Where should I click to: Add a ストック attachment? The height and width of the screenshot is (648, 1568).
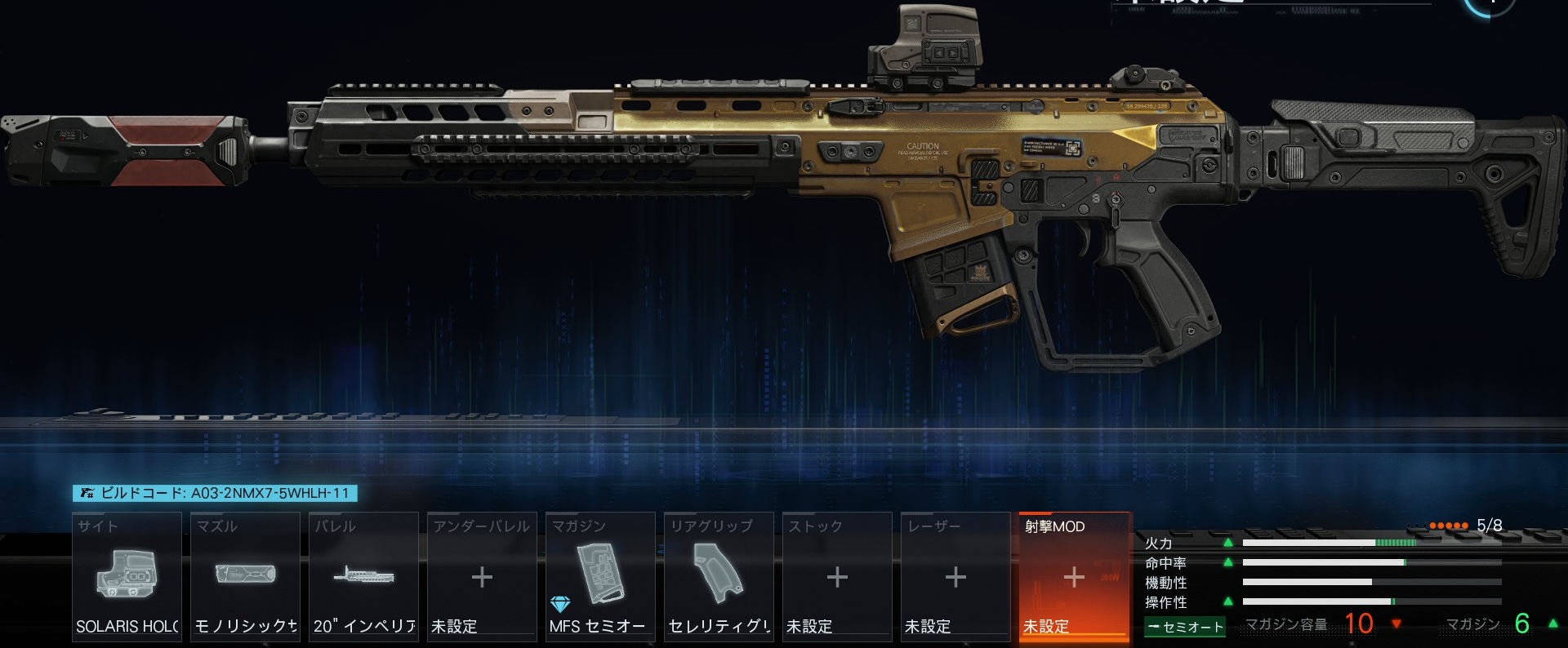tap(837, 576)
